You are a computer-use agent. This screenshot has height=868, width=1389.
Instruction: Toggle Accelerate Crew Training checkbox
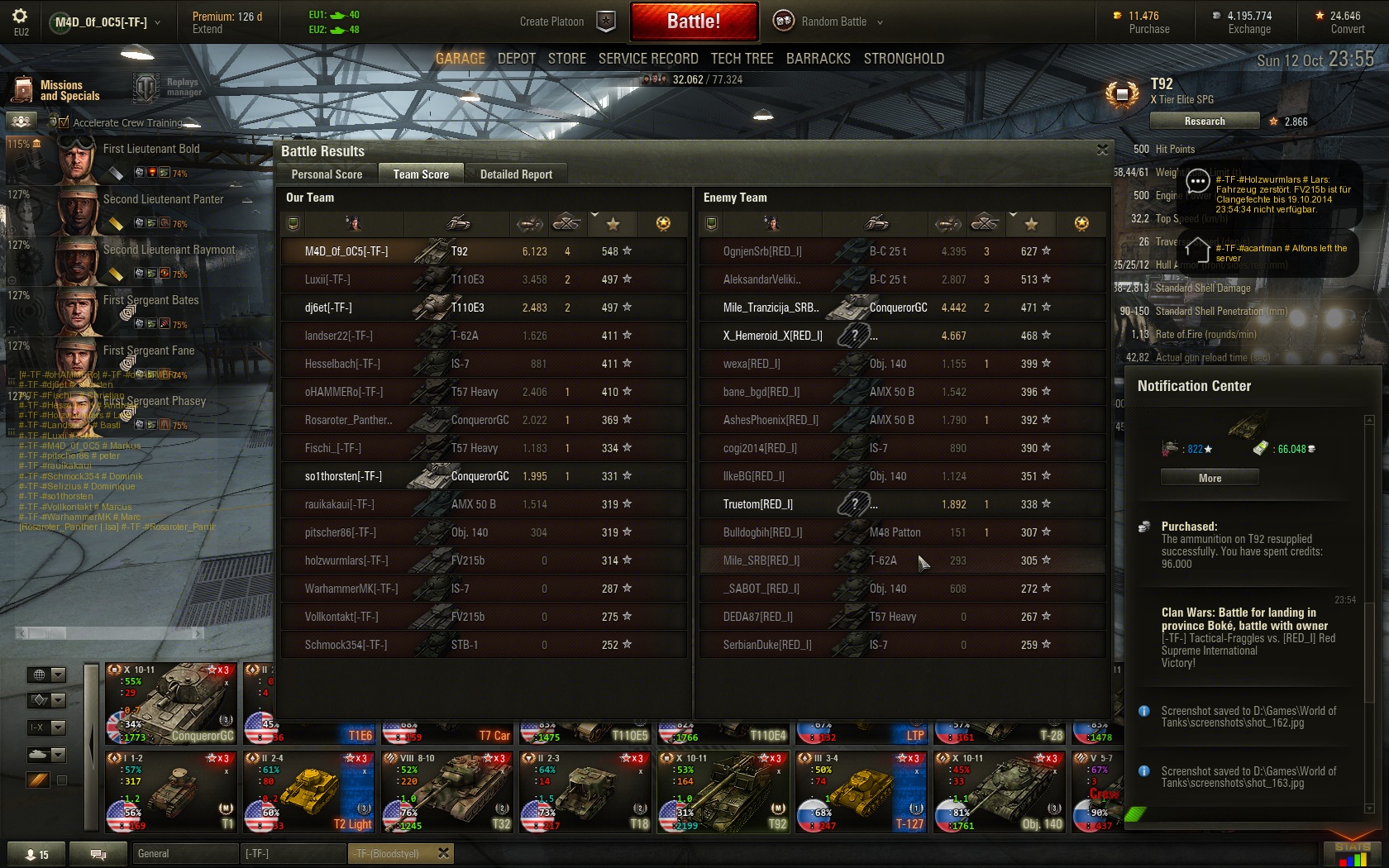(x=64, y=122)
